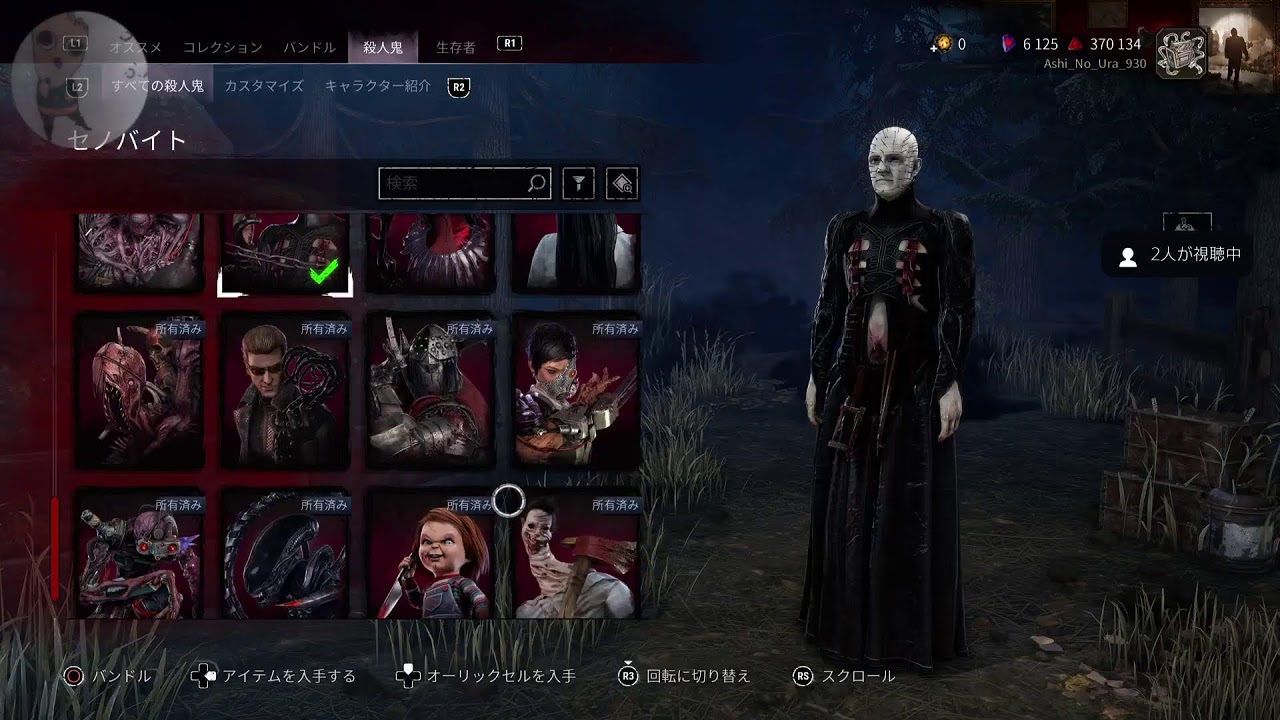The height and width of the screenshot is (720, 1280).
Task: Open the funnel filter button
Action: (578, 183)
